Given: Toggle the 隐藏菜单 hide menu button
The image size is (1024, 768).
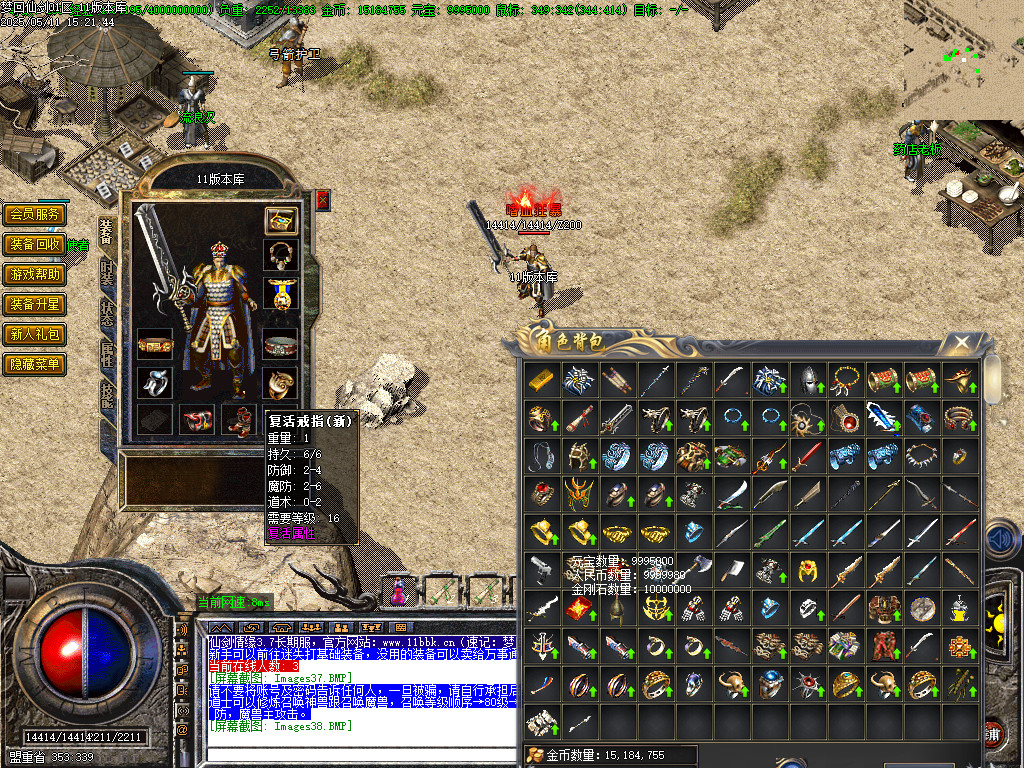Looking at the screenshot, I should coord(35,364).
